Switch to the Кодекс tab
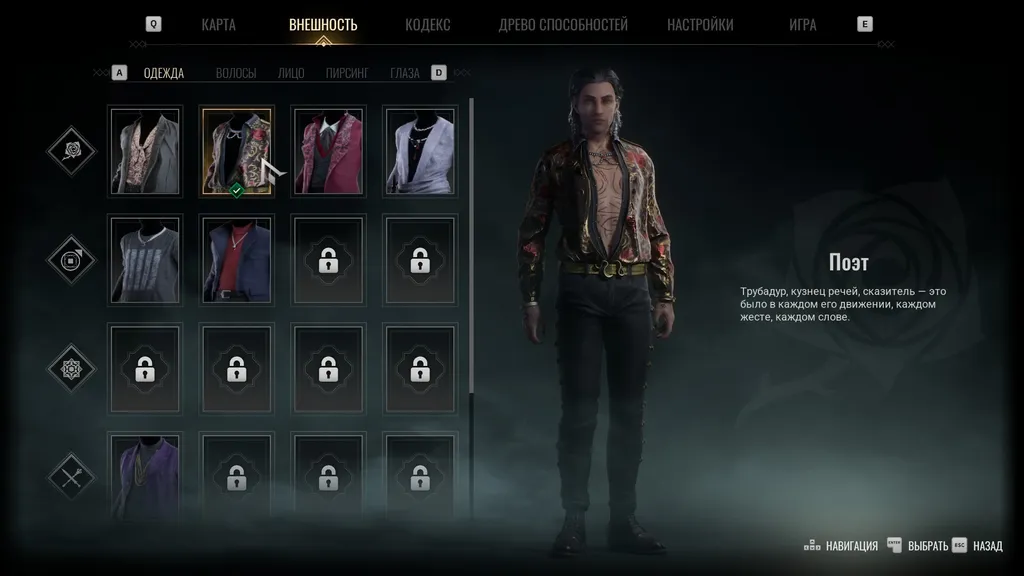 point(427,25)
